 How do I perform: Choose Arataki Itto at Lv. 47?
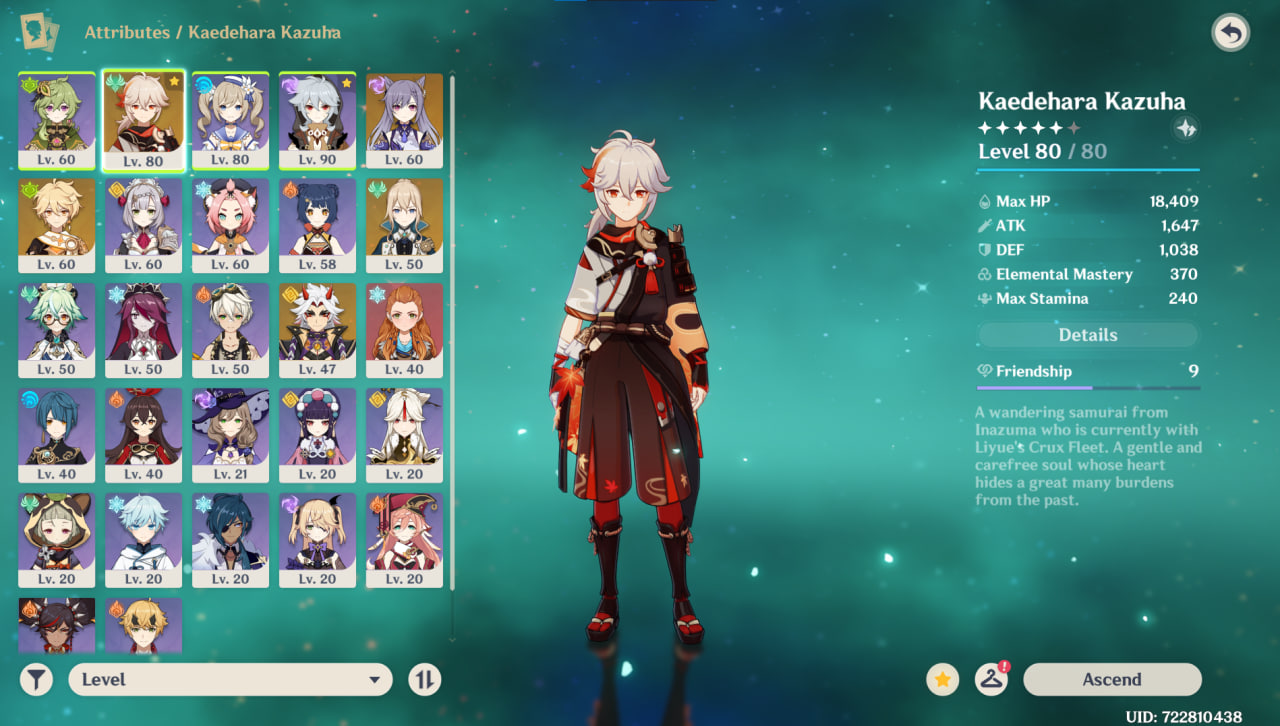[317, 330]
